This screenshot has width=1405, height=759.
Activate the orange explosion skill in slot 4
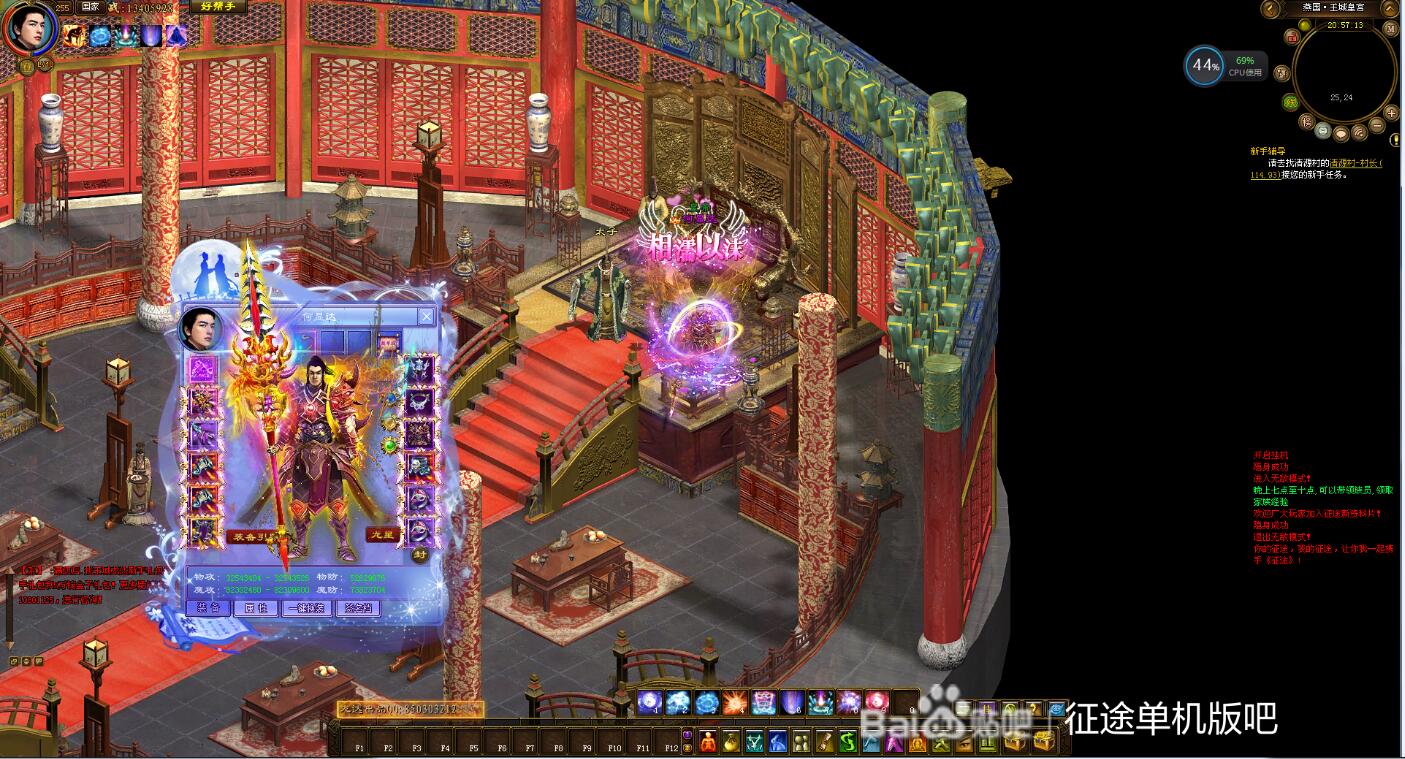(735, 703)
